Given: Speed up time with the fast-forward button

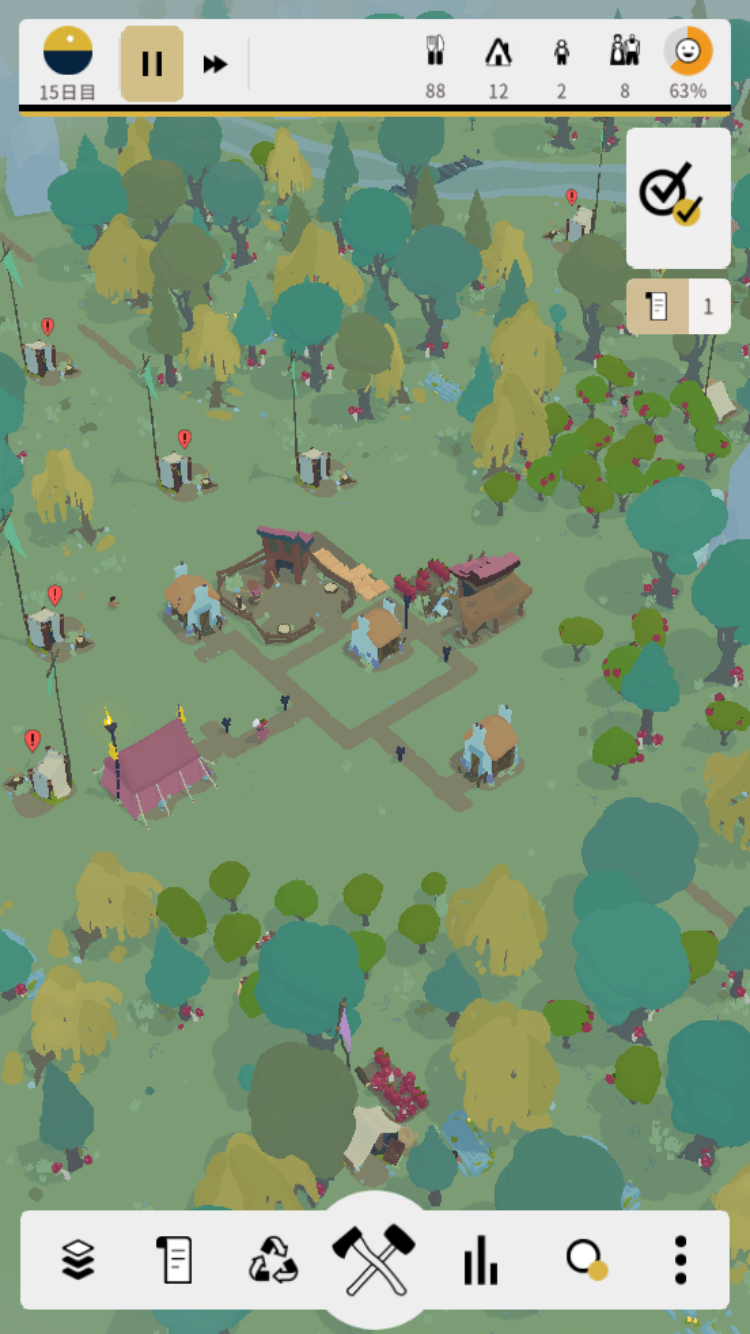Looking at the screenshot, I should pyautogui.click(x=215, y=64).
